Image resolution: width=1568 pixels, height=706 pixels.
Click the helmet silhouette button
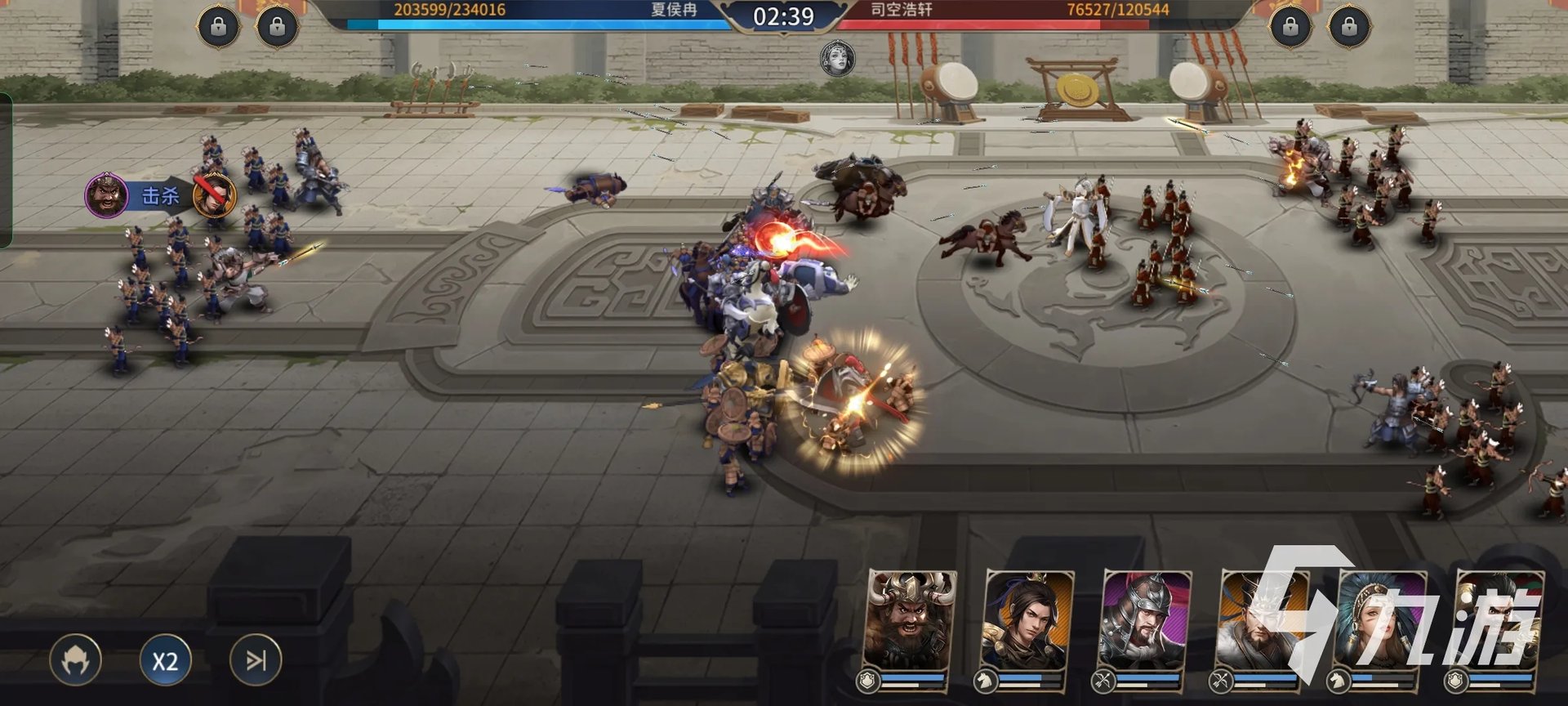76,660
